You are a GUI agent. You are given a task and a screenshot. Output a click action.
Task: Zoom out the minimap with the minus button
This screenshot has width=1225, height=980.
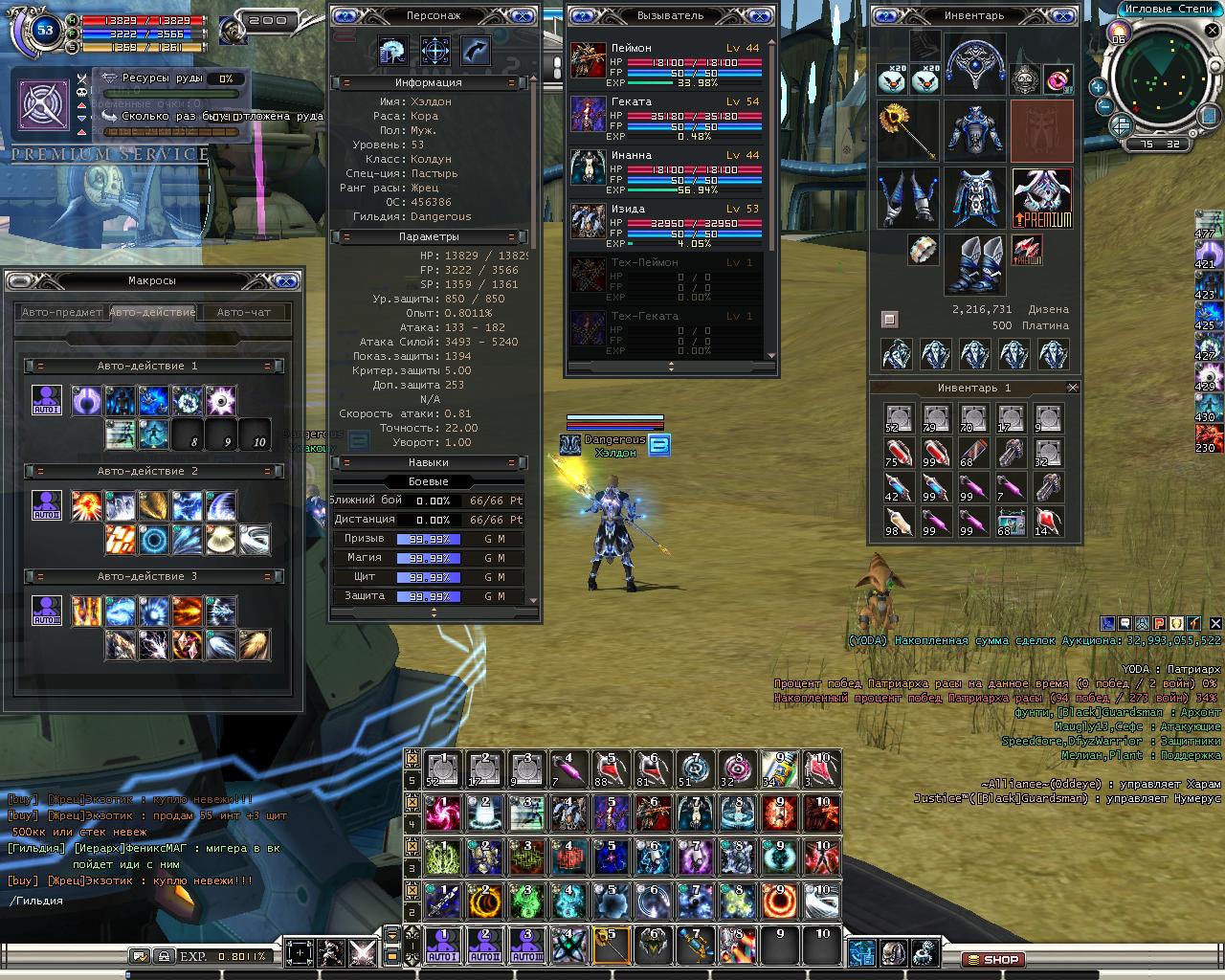click(x=1102, y=105)
